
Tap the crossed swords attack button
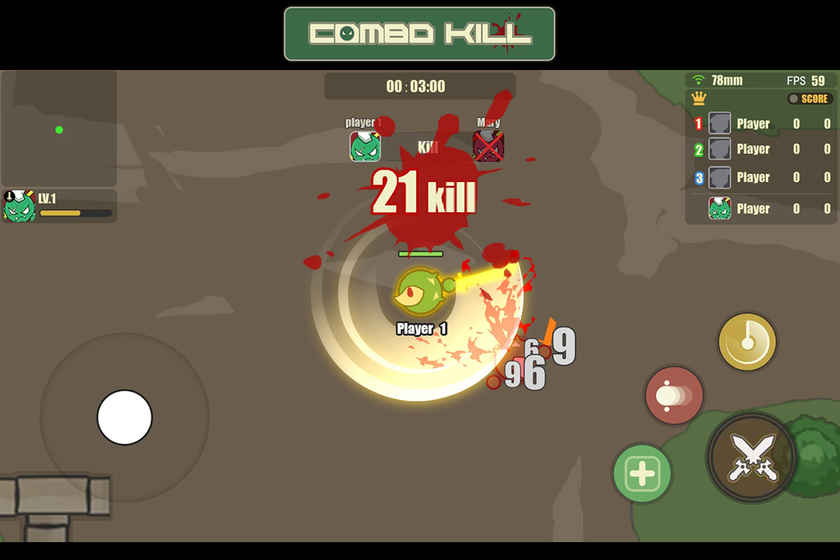pyautogui.click(x=752, y=458)
